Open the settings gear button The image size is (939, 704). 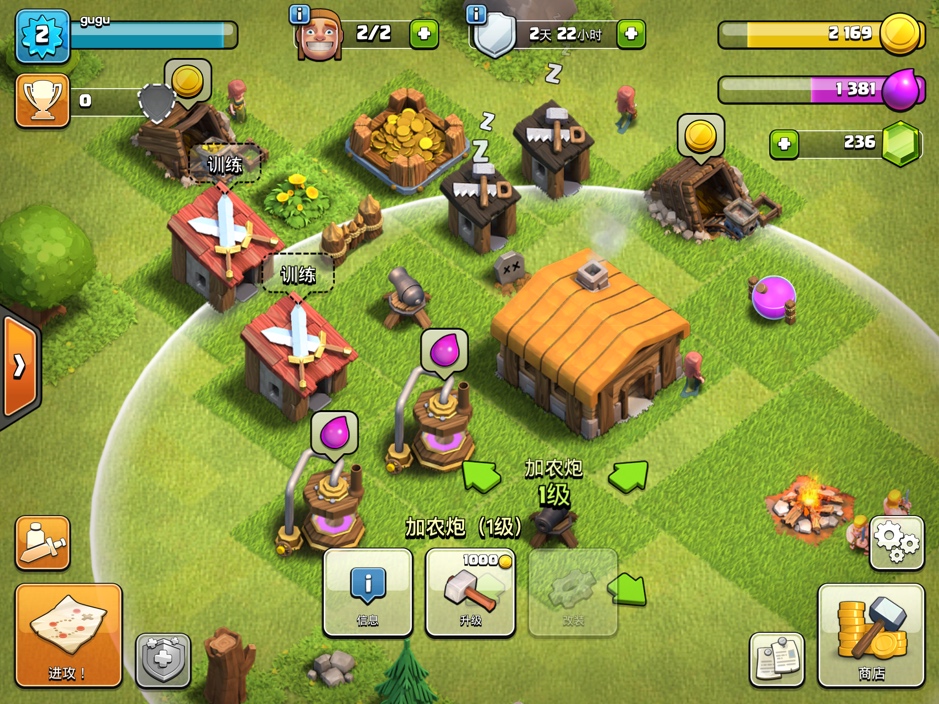896,542
